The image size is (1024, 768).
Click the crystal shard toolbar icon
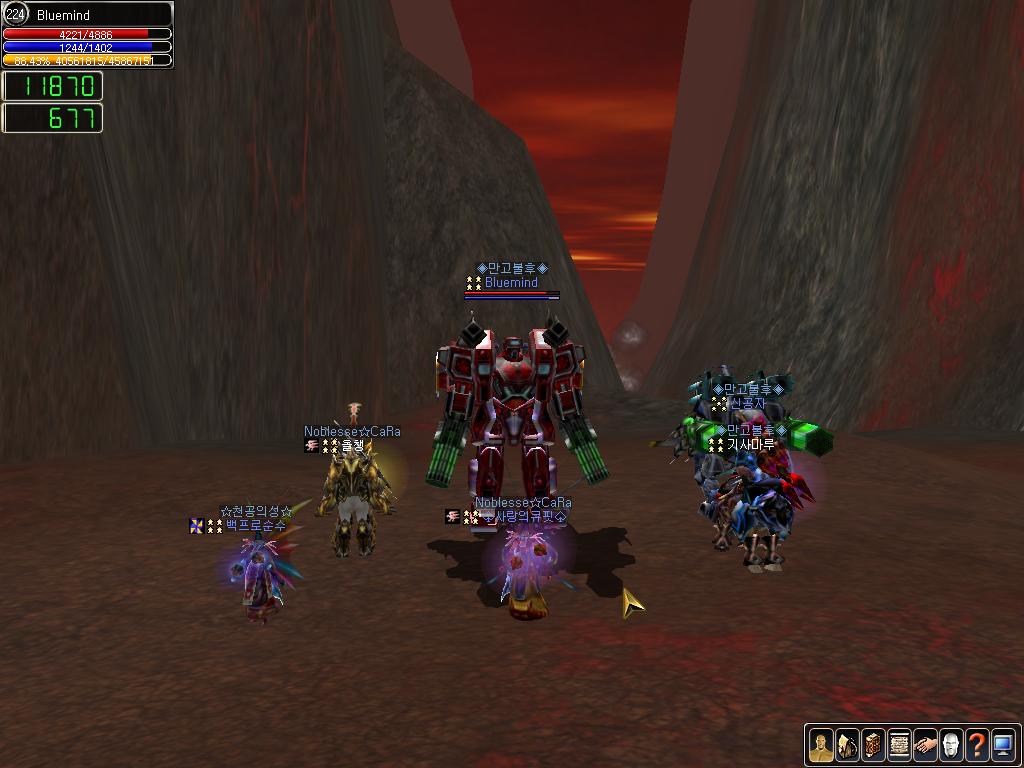click(x=847, y=745)
